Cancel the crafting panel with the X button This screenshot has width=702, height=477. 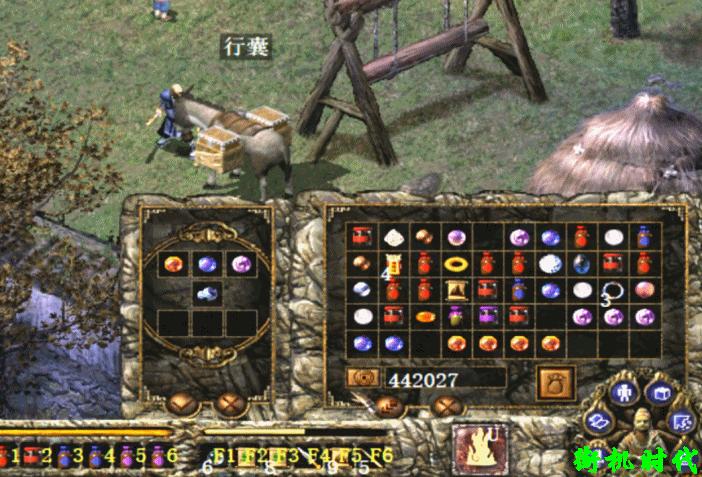point(231,403)
